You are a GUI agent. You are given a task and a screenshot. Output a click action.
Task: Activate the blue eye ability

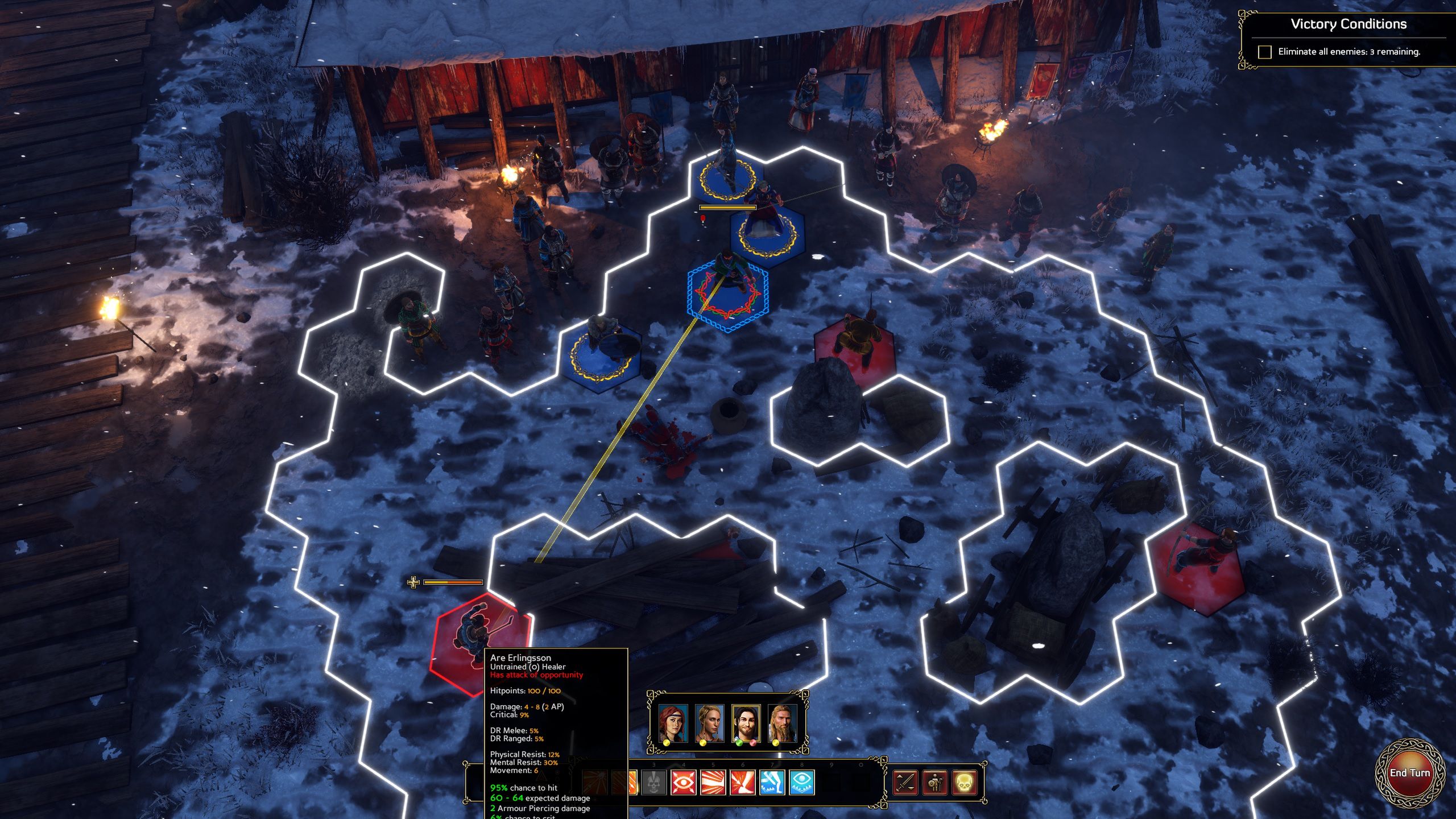(802, 783)
